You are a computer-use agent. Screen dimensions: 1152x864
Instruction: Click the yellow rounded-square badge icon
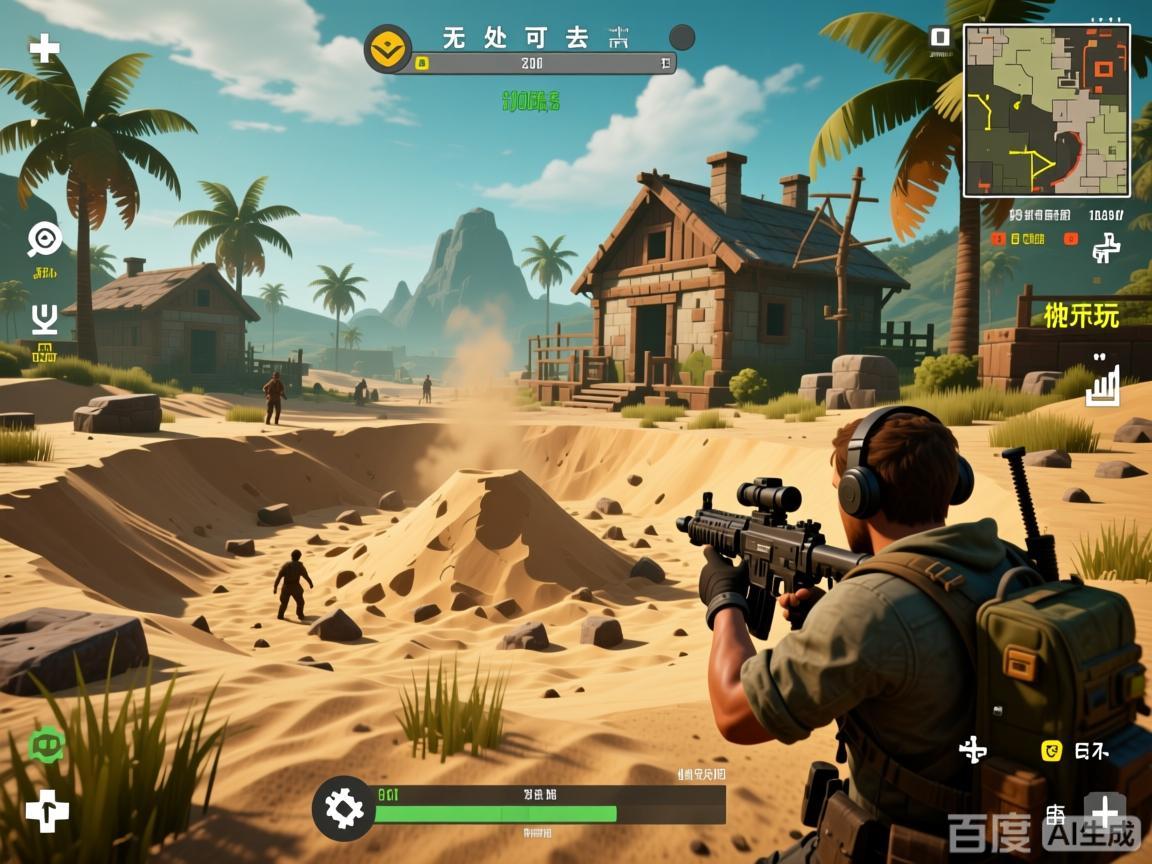pyautogui.click(x=1051, y=750)
